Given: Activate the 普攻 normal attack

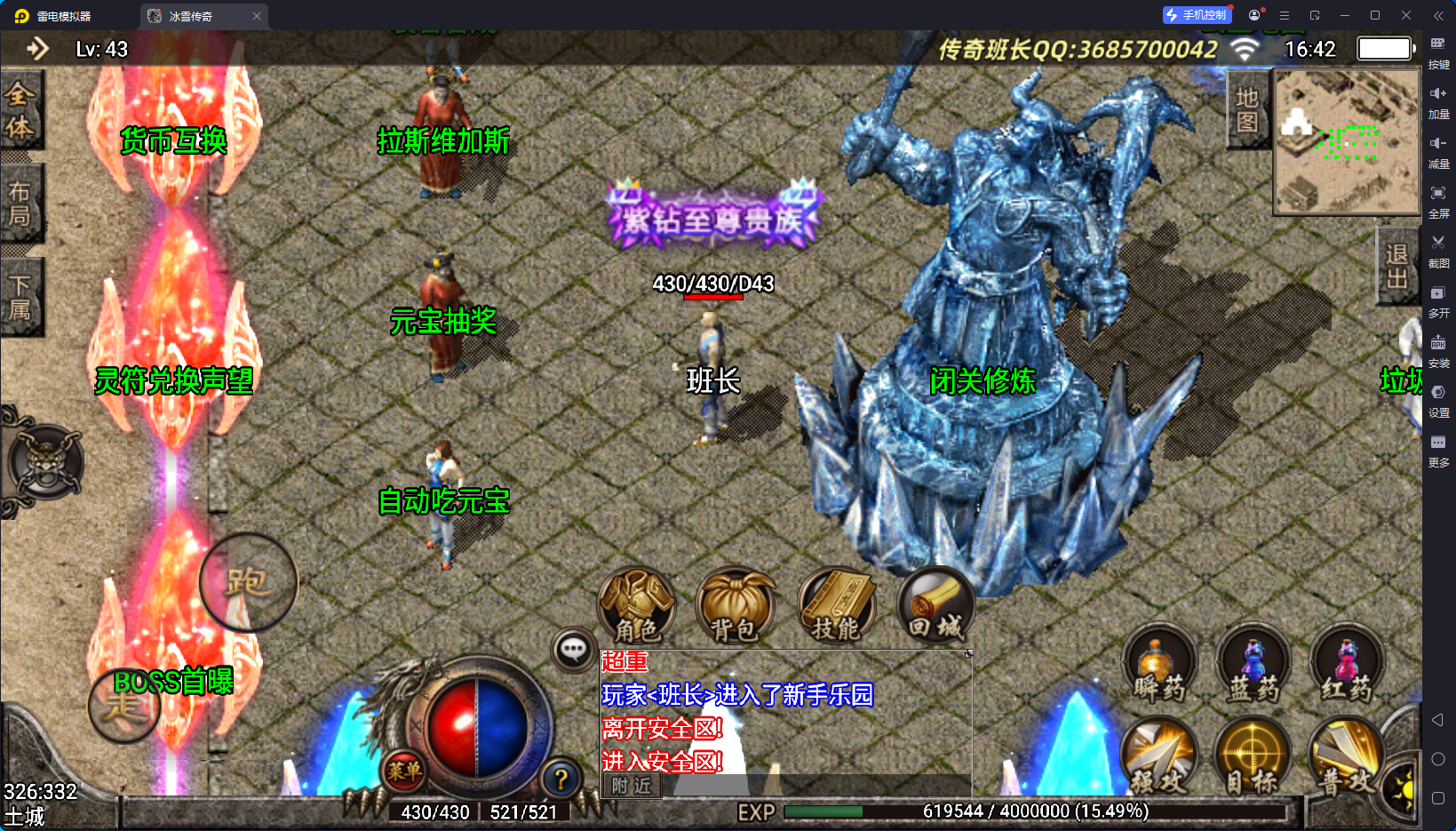Looking at the screenshot, I should 1347,757.
